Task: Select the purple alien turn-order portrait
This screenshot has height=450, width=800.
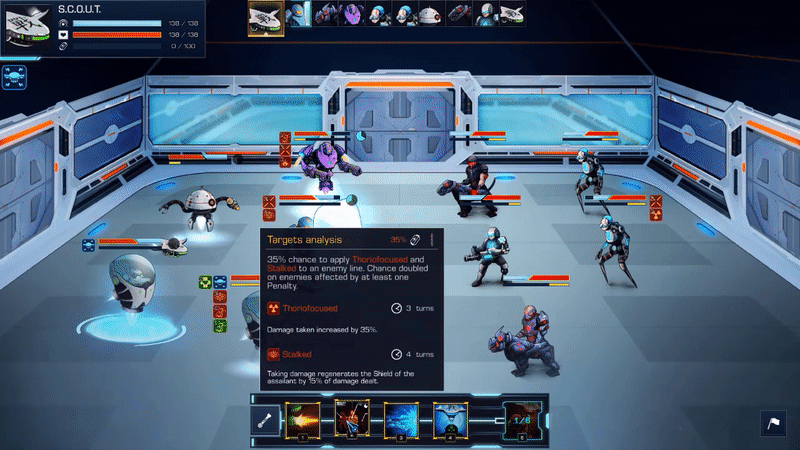Action: pyautogui.click(x=352, y=14)
